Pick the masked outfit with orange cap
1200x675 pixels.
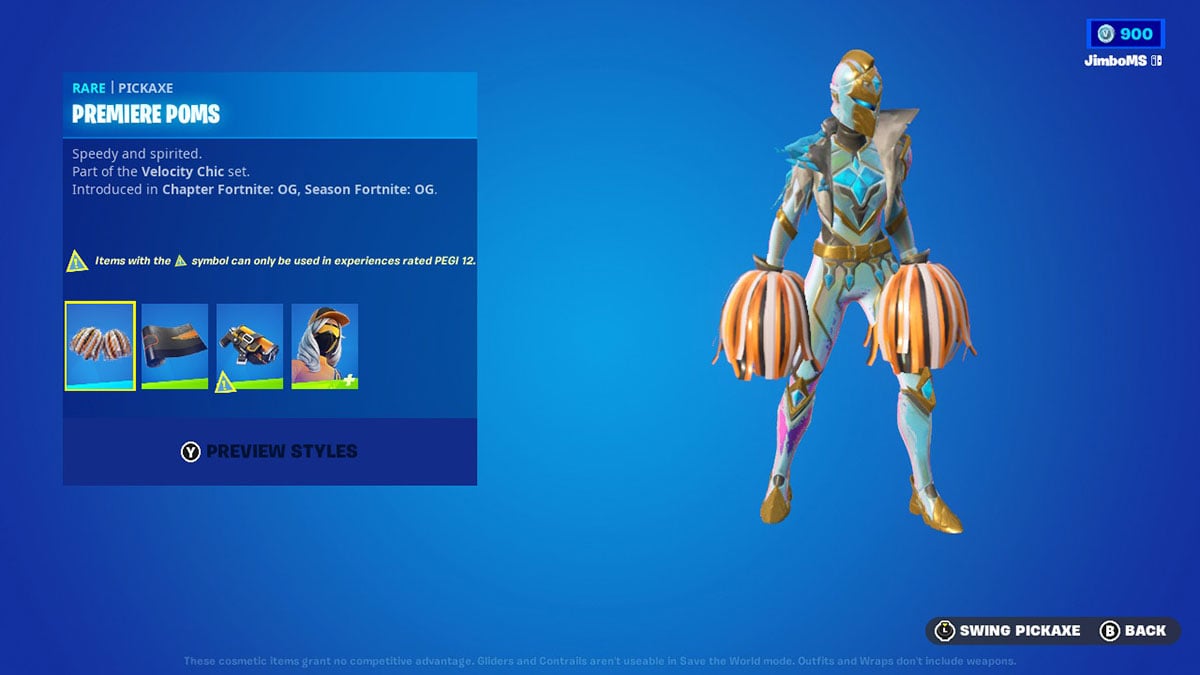[325, 346]
